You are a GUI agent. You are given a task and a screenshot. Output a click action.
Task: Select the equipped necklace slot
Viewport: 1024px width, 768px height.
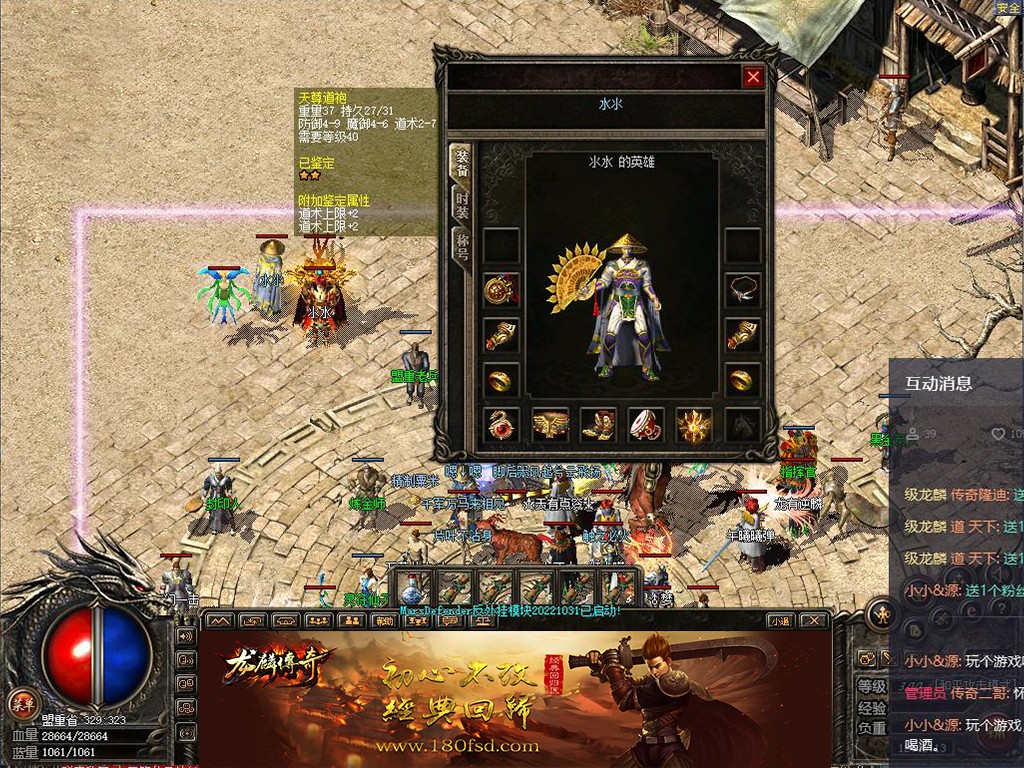[x=742, y=289]
